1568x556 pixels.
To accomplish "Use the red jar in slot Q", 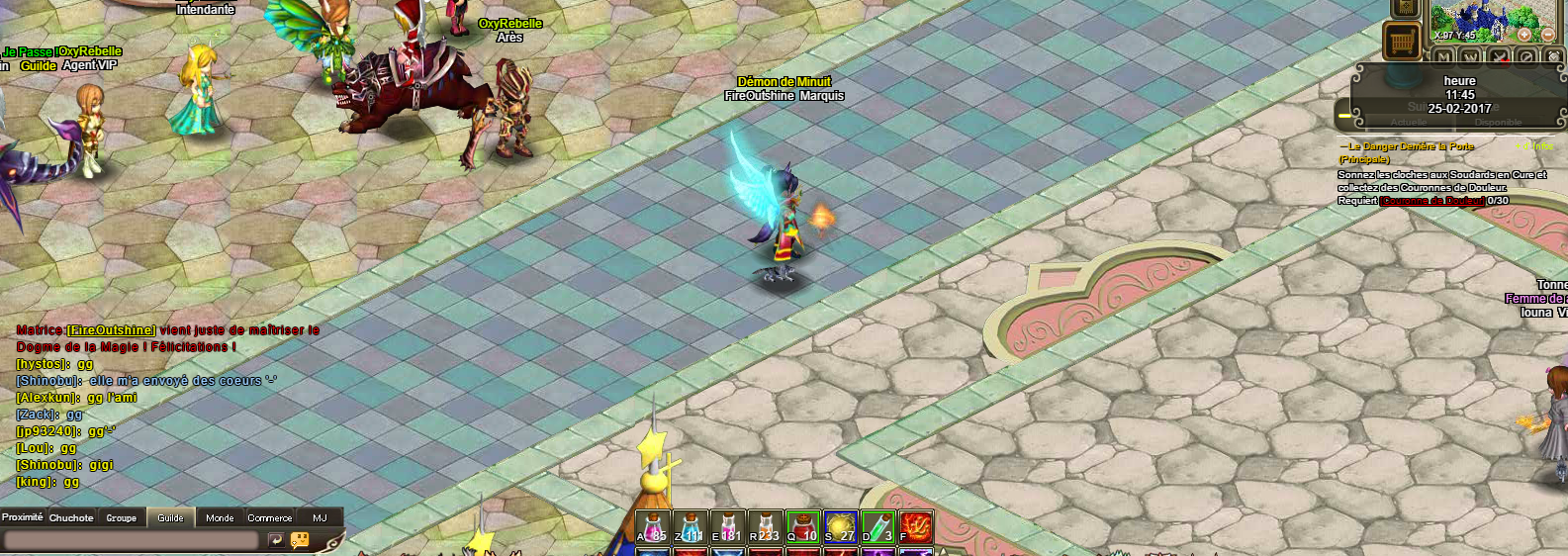I will point(802,527).
